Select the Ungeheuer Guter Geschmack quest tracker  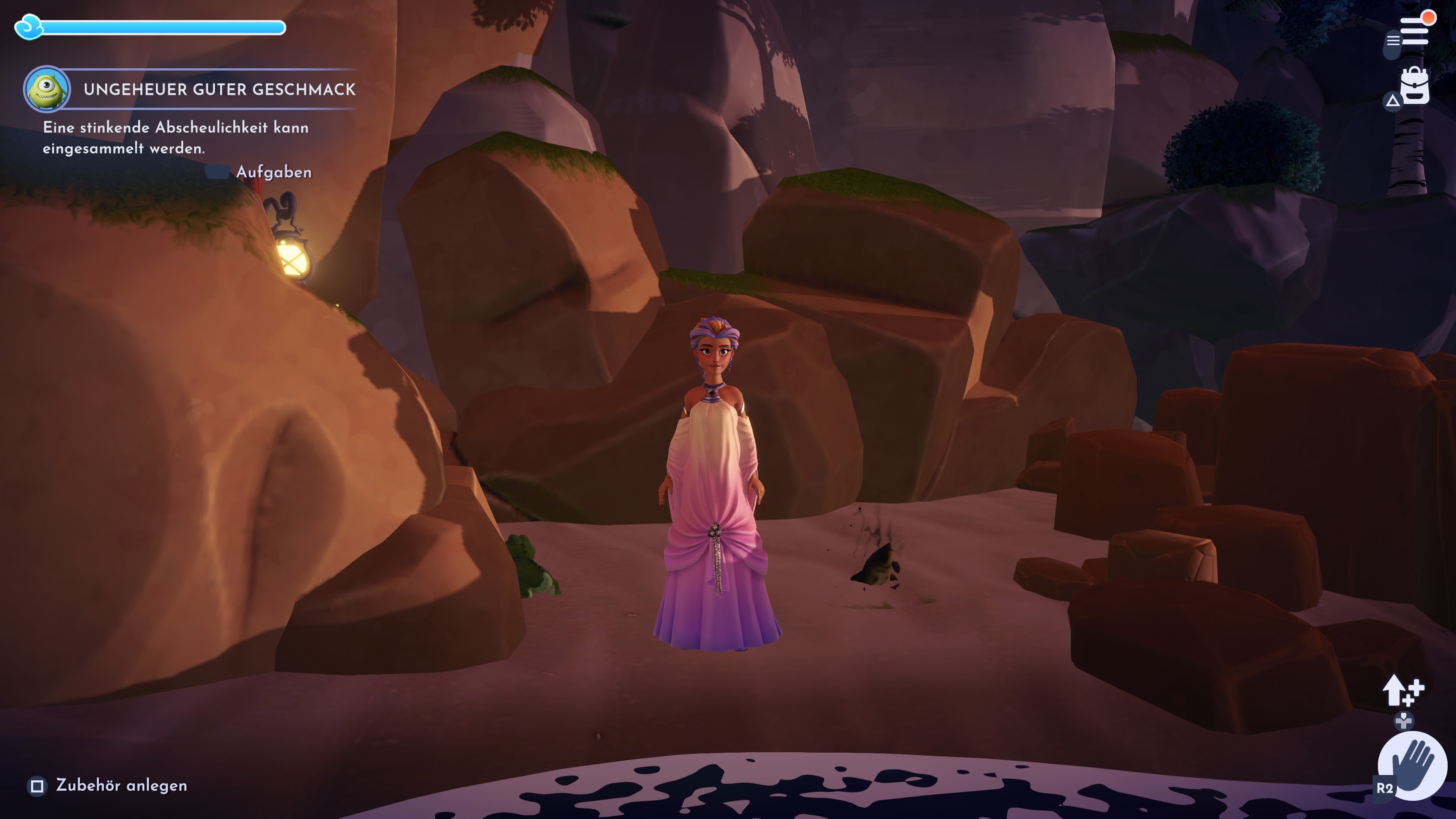pos(219,89)
